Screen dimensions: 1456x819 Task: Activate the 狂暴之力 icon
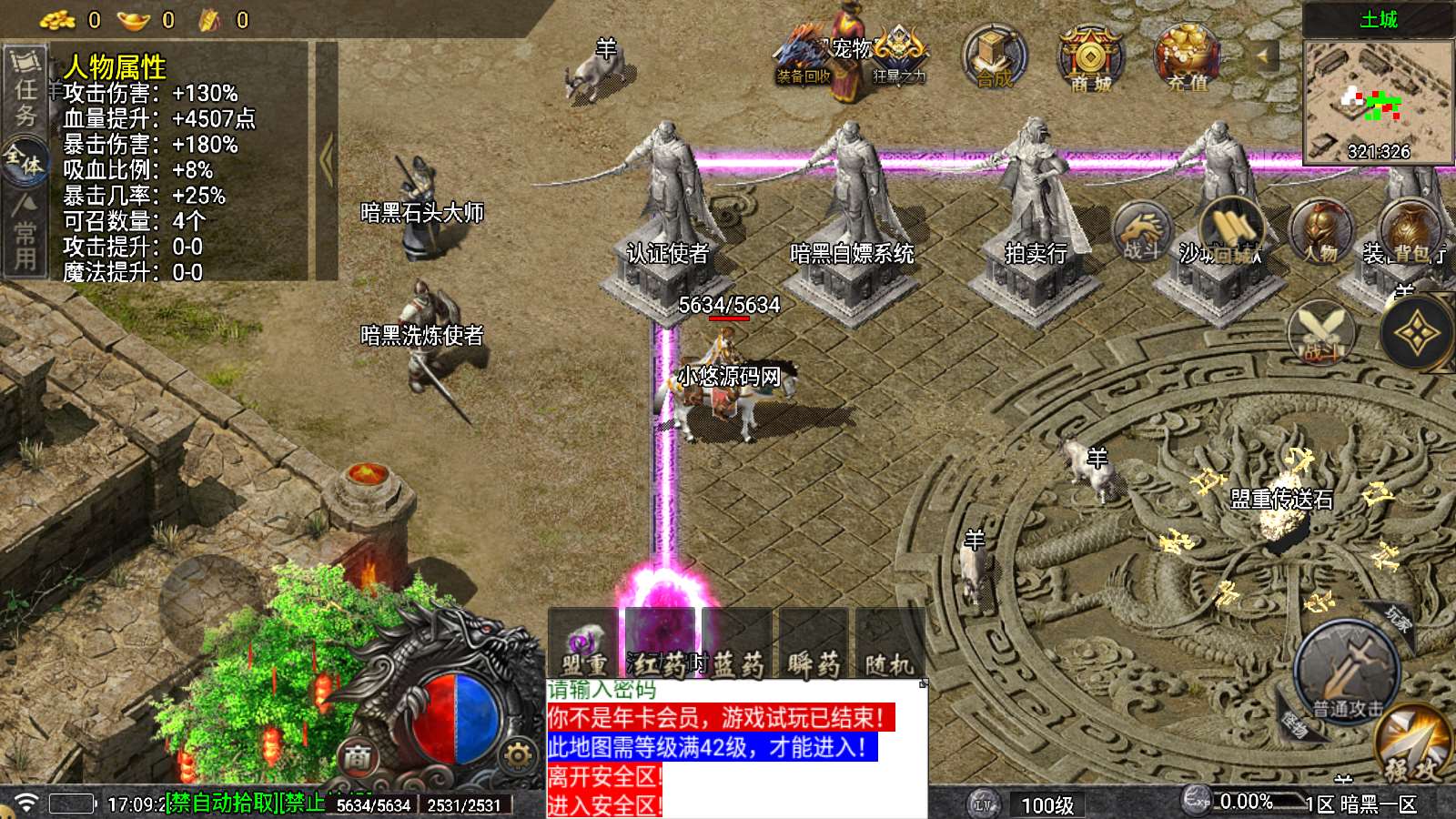coord(899,56)
